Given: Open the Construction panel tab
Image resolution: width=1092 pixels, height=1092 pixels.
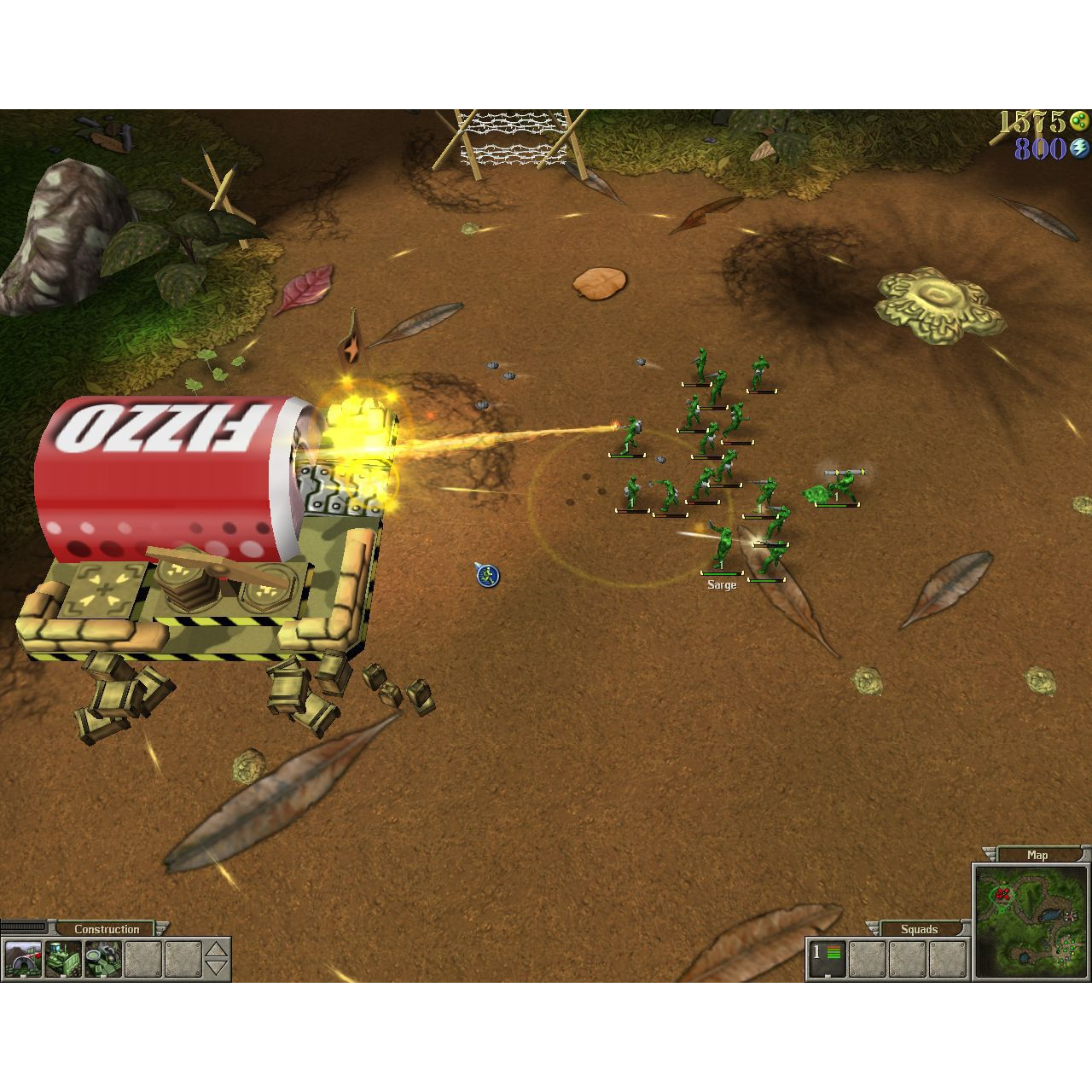Looking at the screenshot, I should (x=108, y=929).
